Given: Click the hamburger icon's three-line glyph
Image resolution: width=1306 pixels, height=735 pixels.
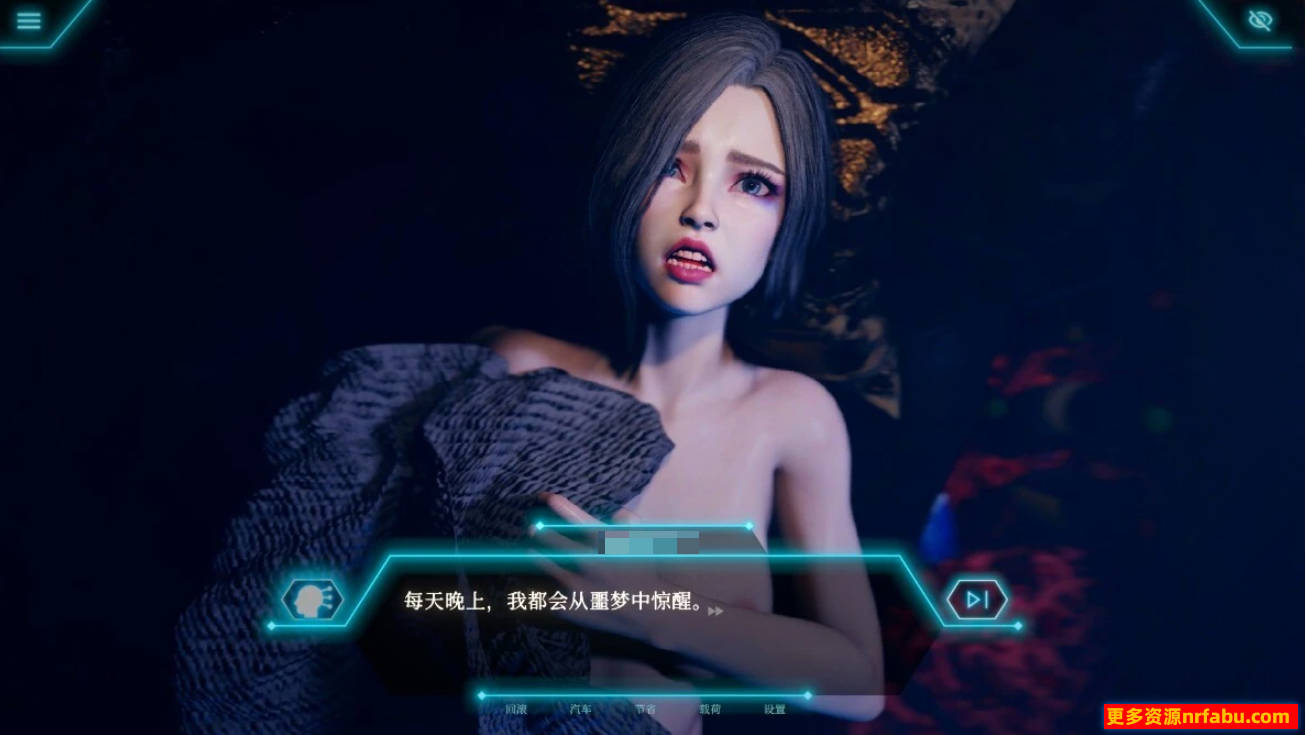Looking at the screenshot, I should (x=29, y=20).
